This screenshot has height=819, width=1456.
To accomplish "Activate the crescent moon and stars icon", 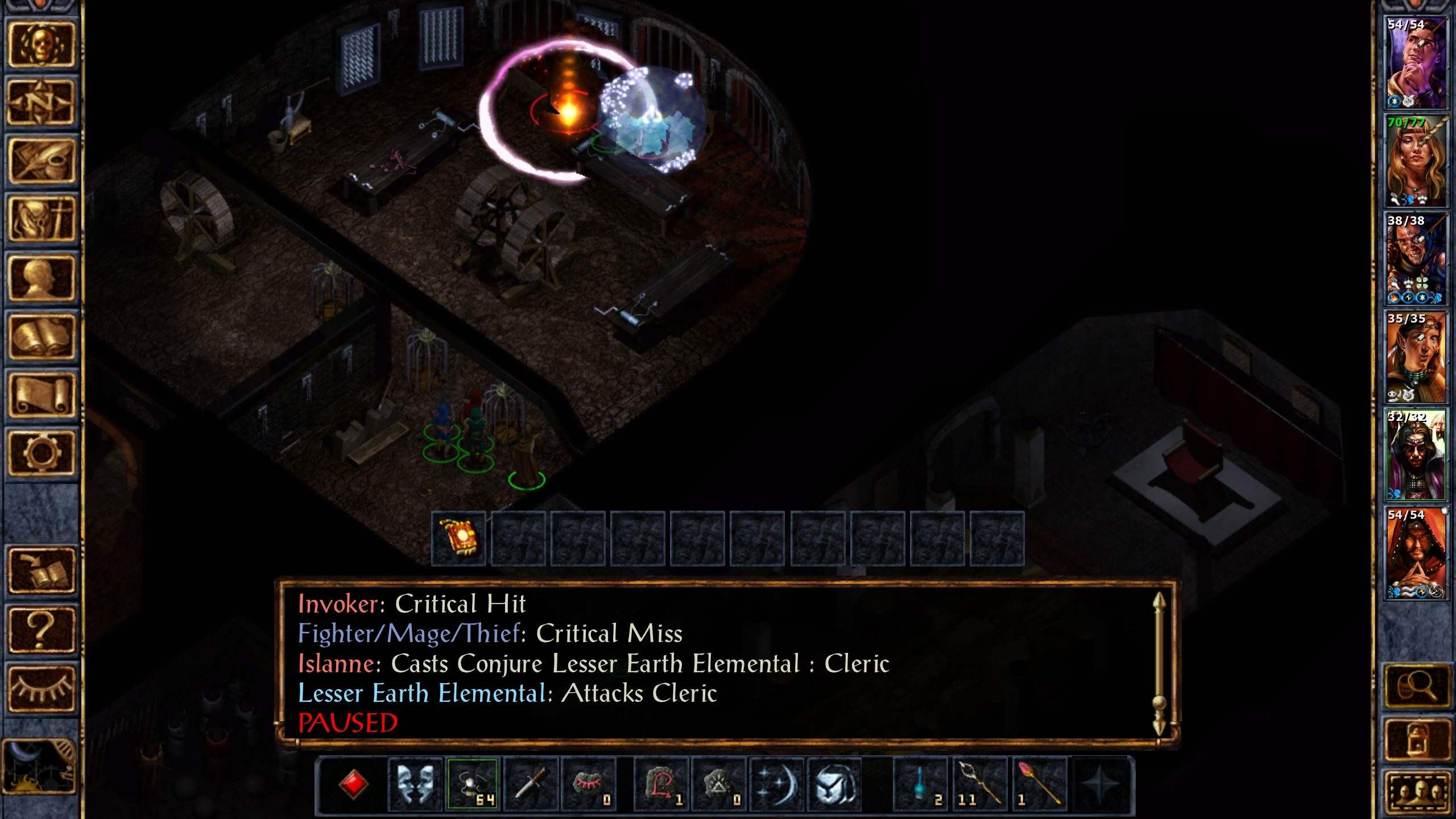I will point(777,784).
